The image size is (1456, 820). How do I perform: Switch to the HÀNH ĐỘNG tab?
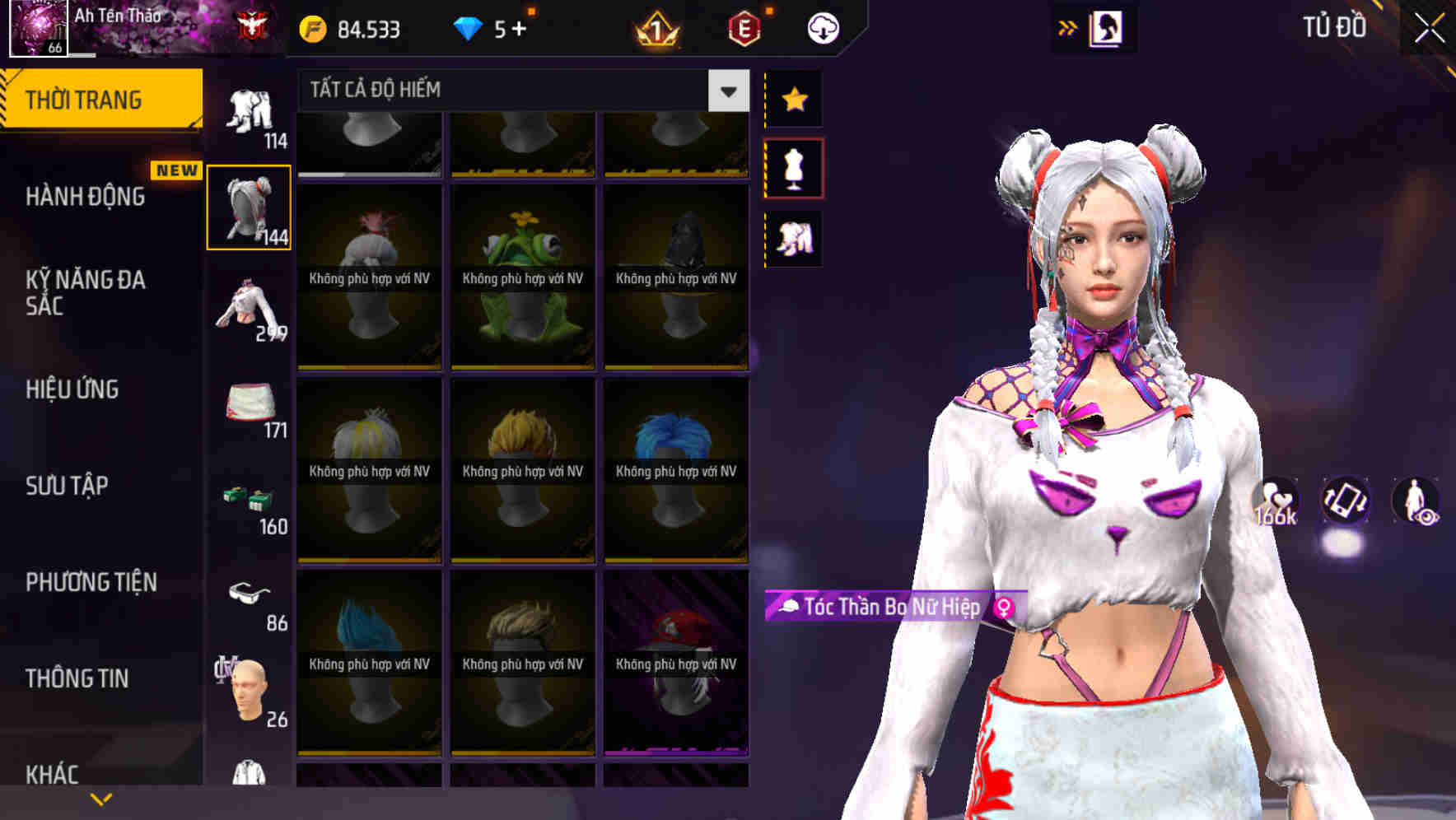click(x=86, y=197)
